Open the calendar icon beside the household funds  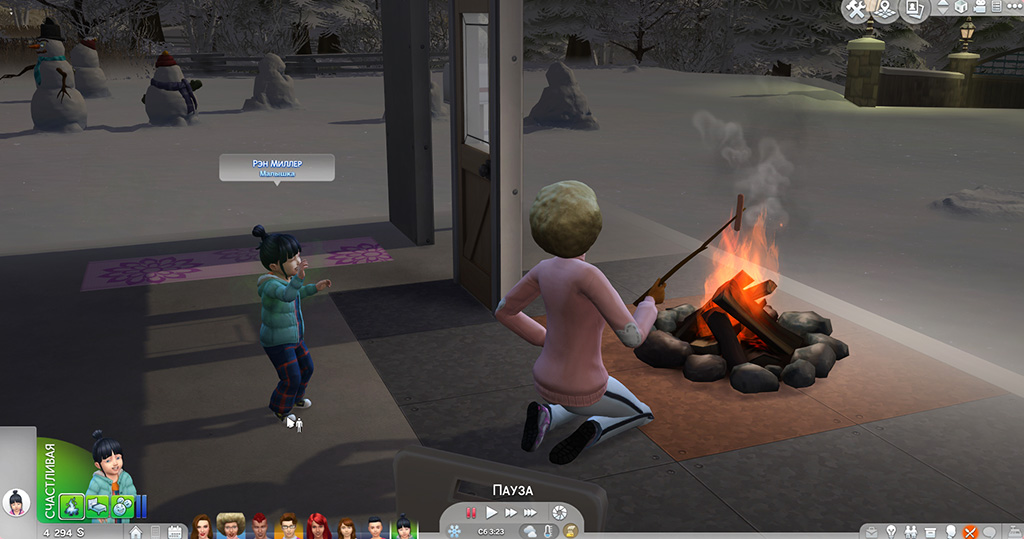176,531
